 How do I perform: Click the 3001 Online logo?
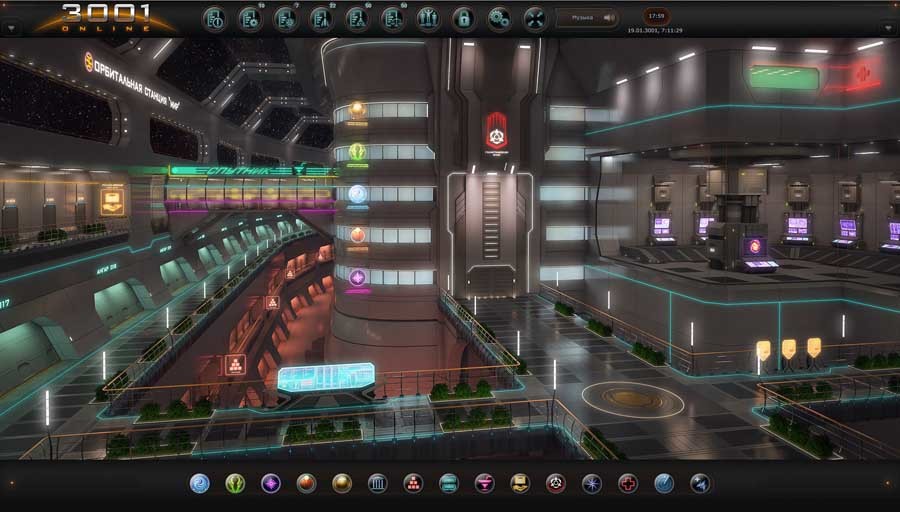(x=105, y=17)
